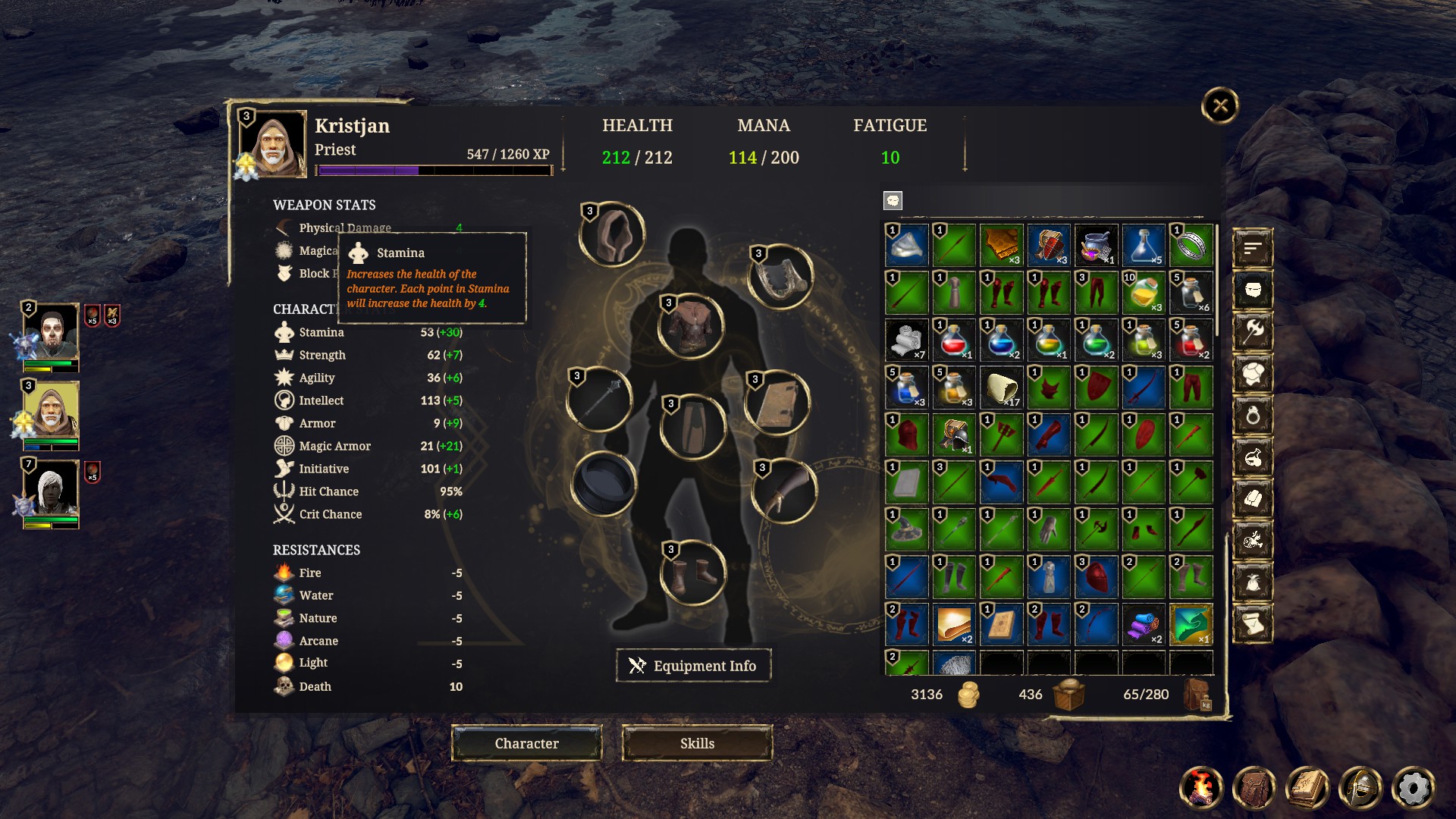Filter inventory by weapons axe icon
The width and height of the screenshot is (1456, 819).
point(1253,331)
